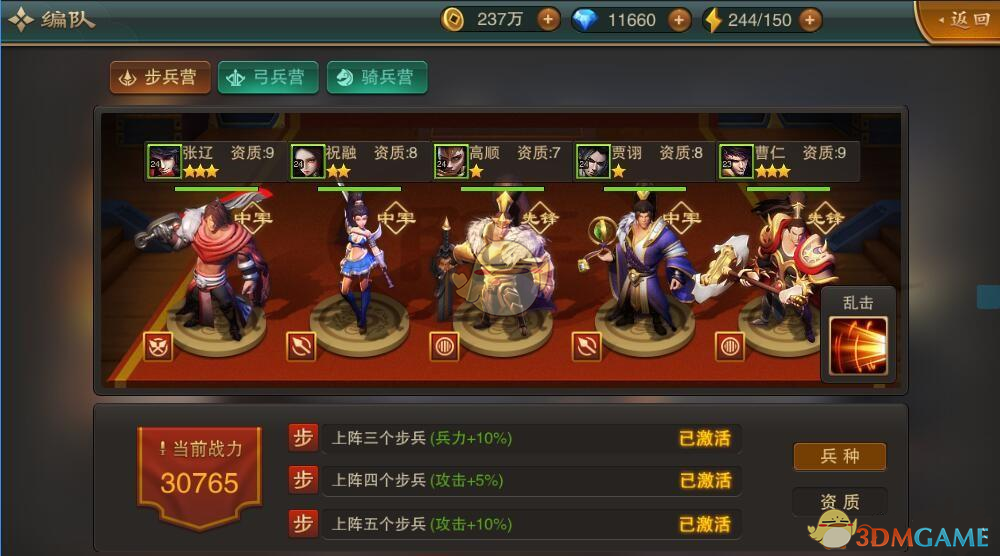1000x556 pixels.
Task: Buy diamonds using the plus button
Action: tap(679, 19)
